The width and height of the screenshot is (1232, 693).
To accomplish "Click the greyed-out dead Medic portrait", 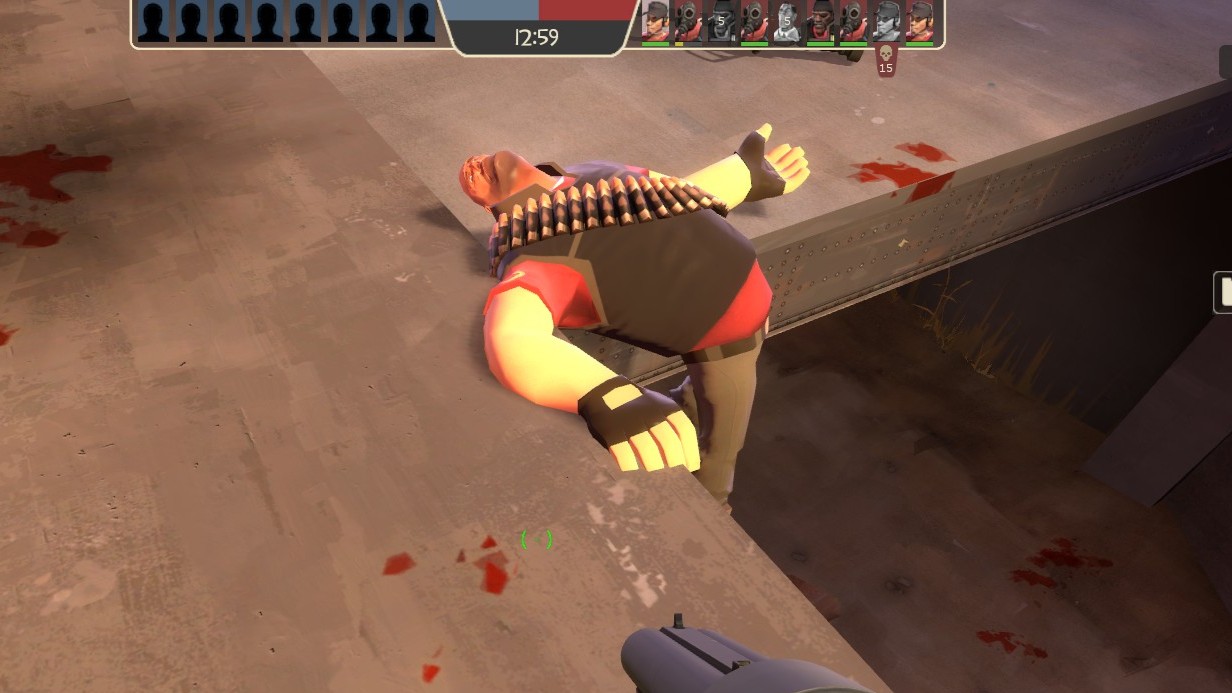I will tap(787, 21).
